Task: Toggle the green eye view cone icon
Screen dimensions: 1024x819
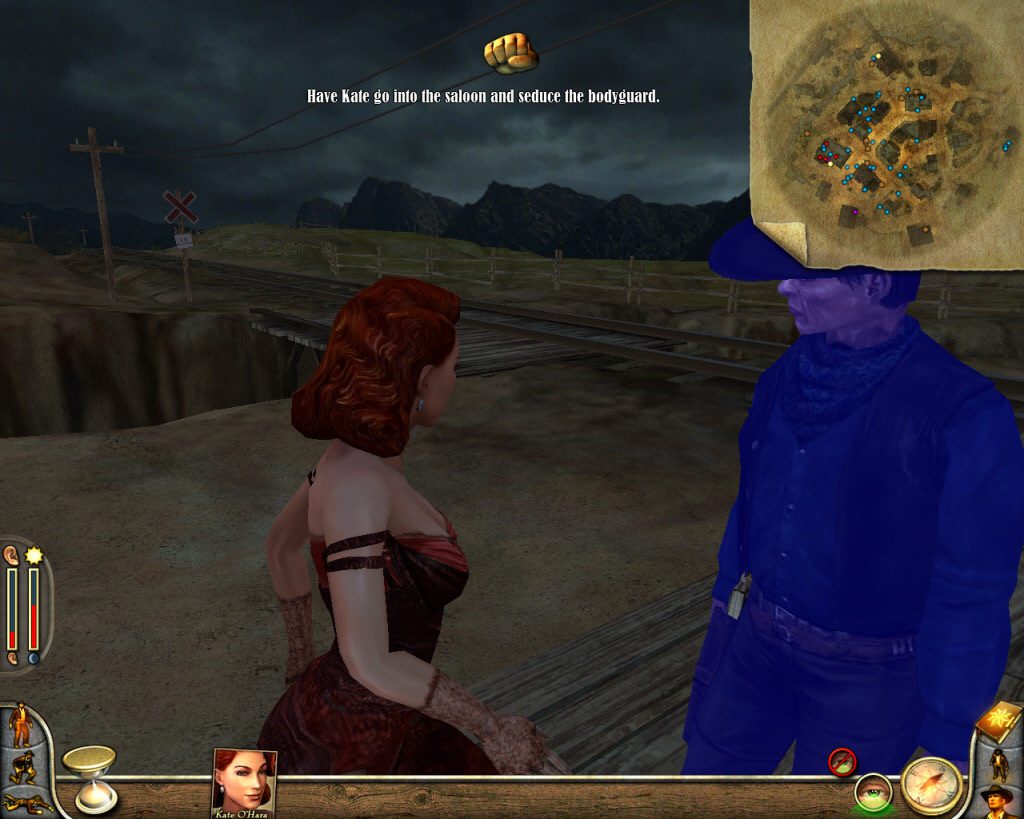Action: 873,793
